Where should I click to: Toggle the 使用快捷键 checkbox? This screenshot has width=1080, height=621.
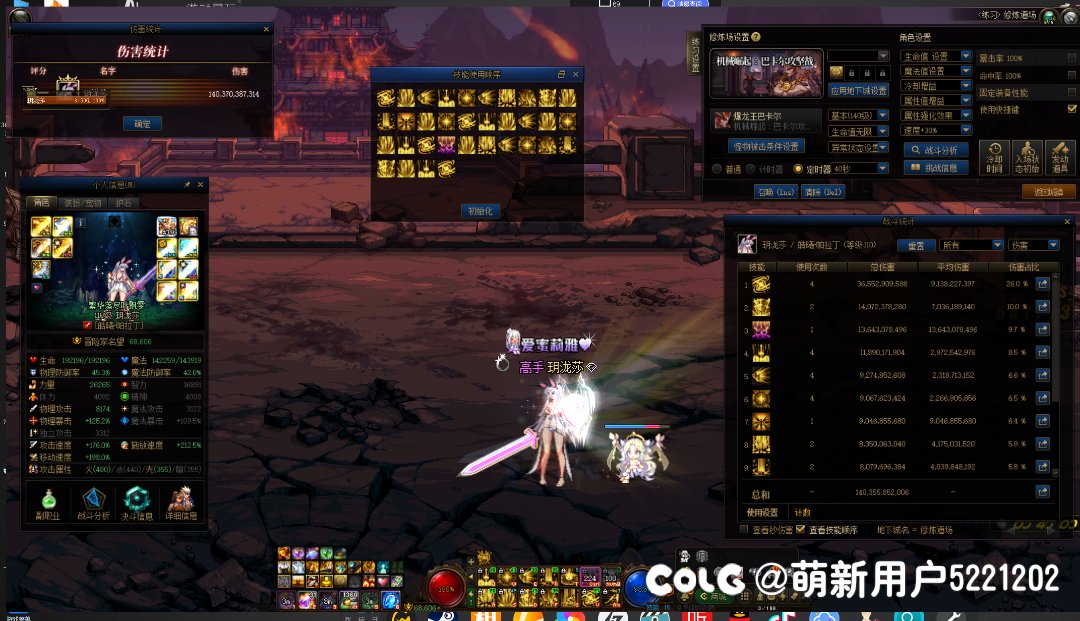pos(1072,109)
